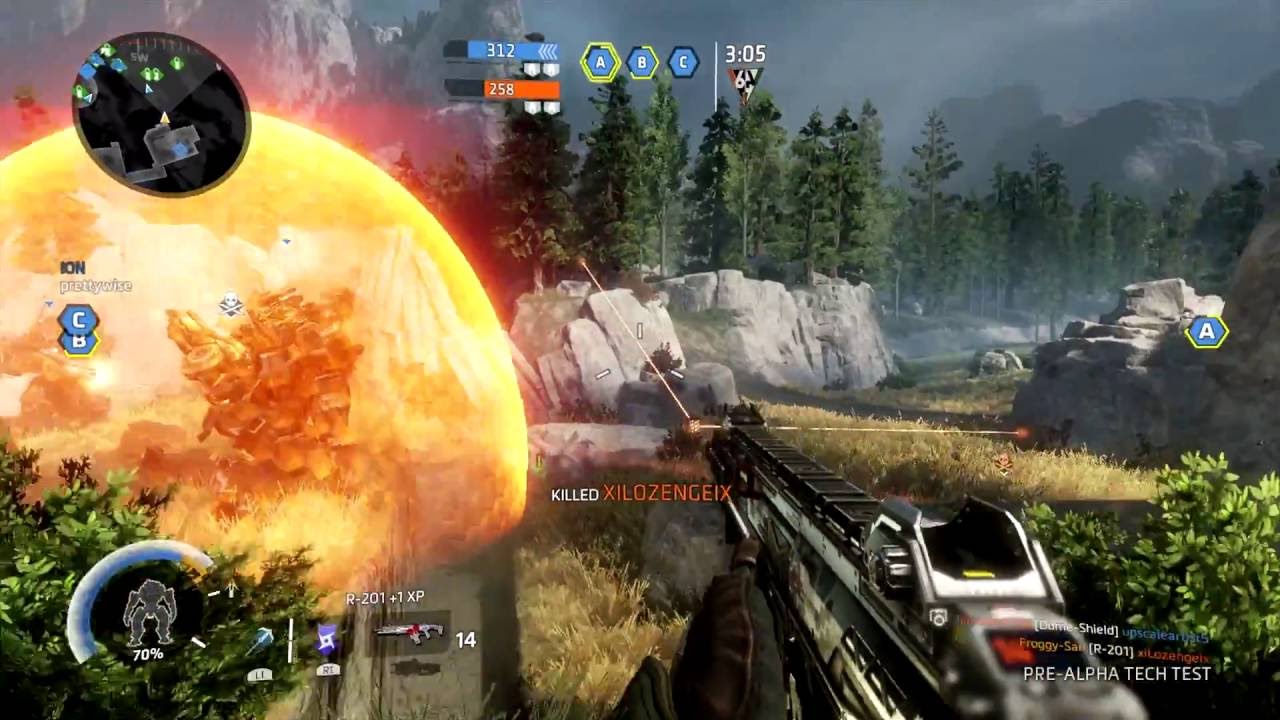Select the R-201 rifle weapon icon
The height and width of the screenshot is (720, 1280).
click(x=409, y=633)
